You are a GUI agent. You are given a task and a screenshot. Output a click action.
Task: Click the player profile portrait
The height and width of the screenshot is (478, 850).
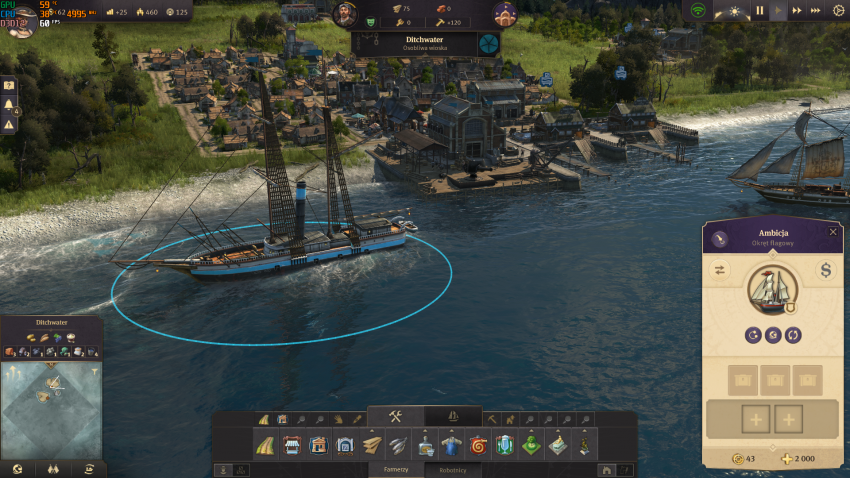coord(19,18)
